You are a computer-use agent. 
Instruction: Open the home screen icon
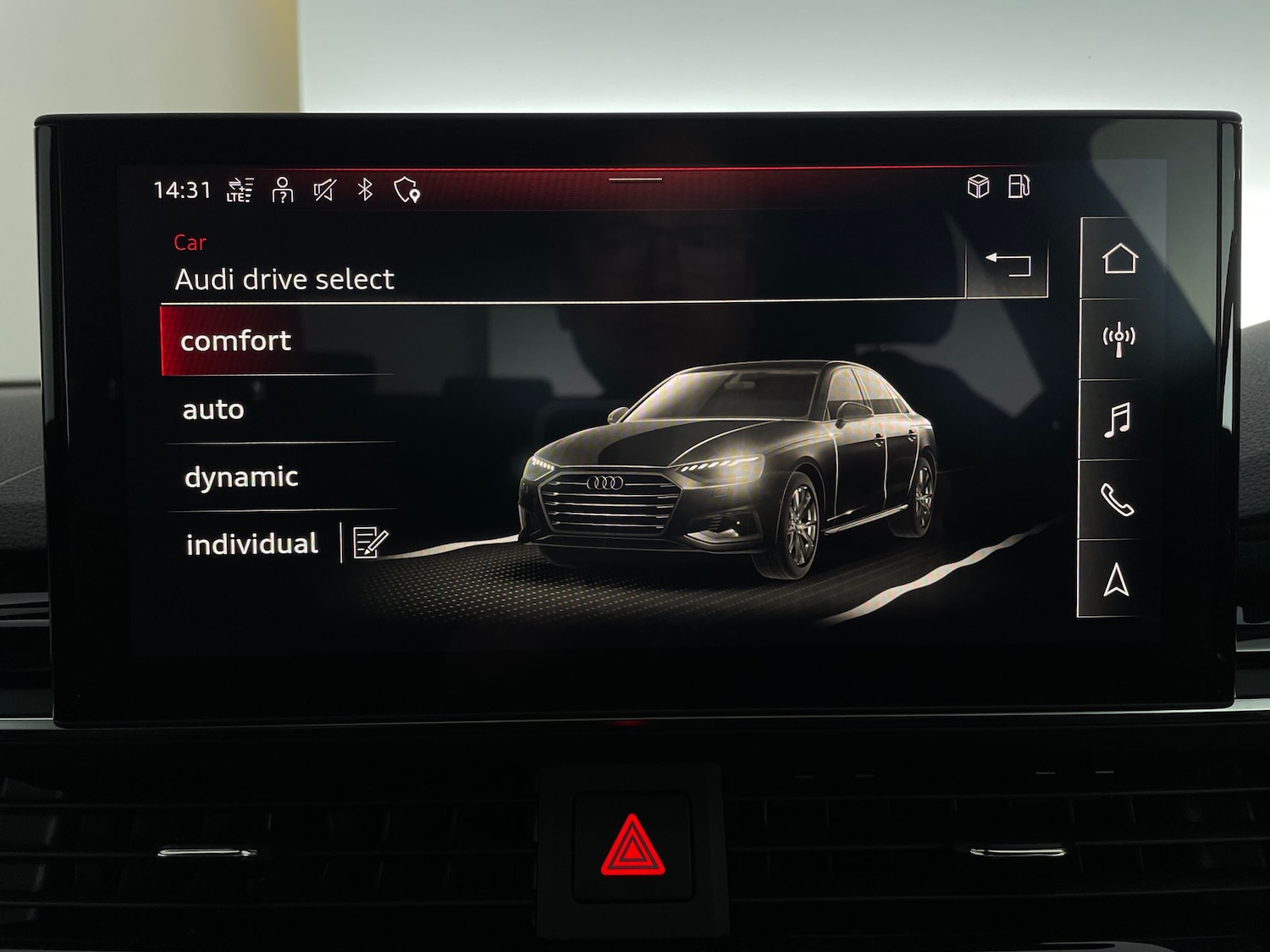[x=1119, y=259]
